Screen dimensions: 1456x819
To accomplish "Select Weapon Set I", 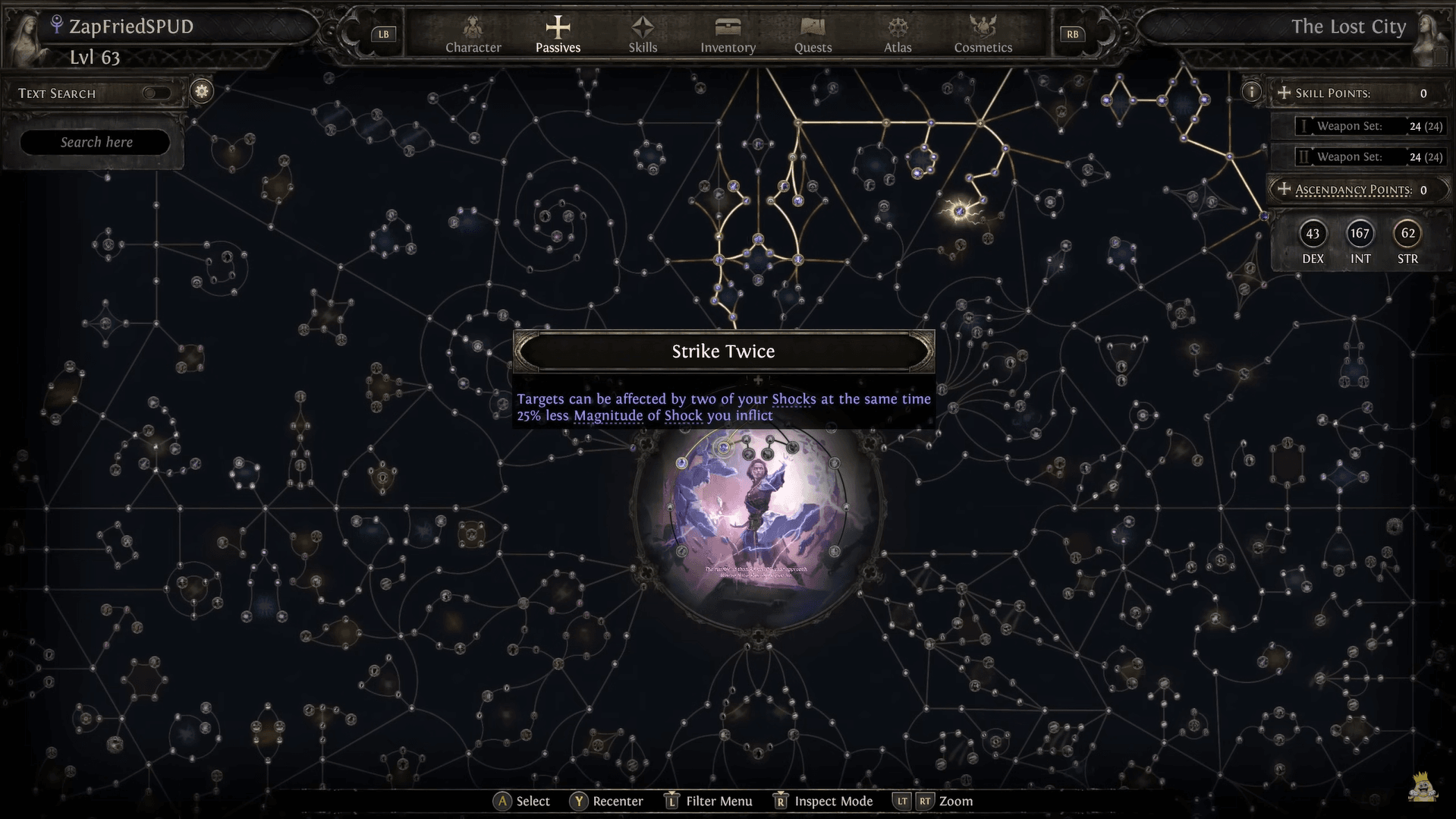I will tap(1359, 126).
